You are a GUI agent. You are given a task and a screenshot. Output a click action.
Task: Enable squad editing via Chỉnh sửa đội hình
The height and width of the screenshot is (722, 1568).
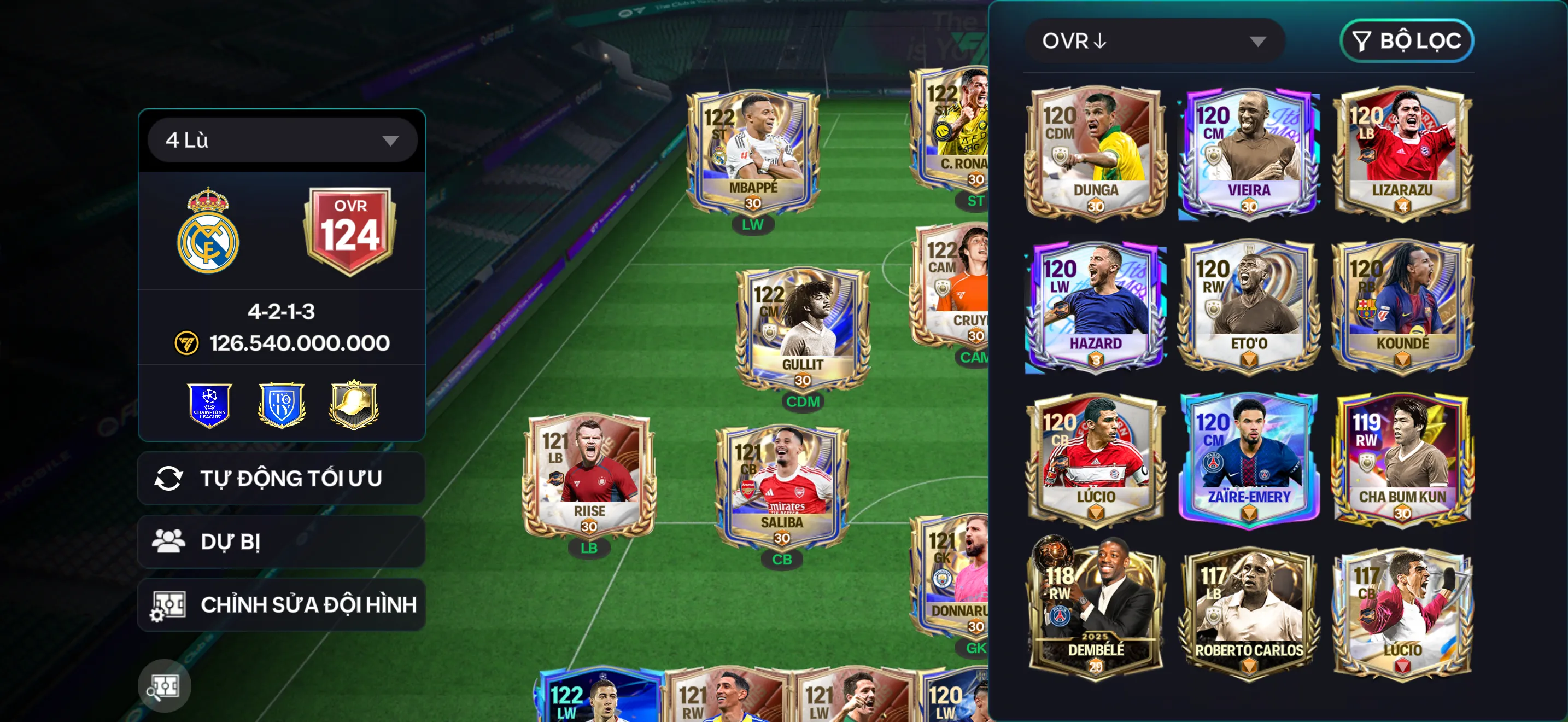[280, 604]
